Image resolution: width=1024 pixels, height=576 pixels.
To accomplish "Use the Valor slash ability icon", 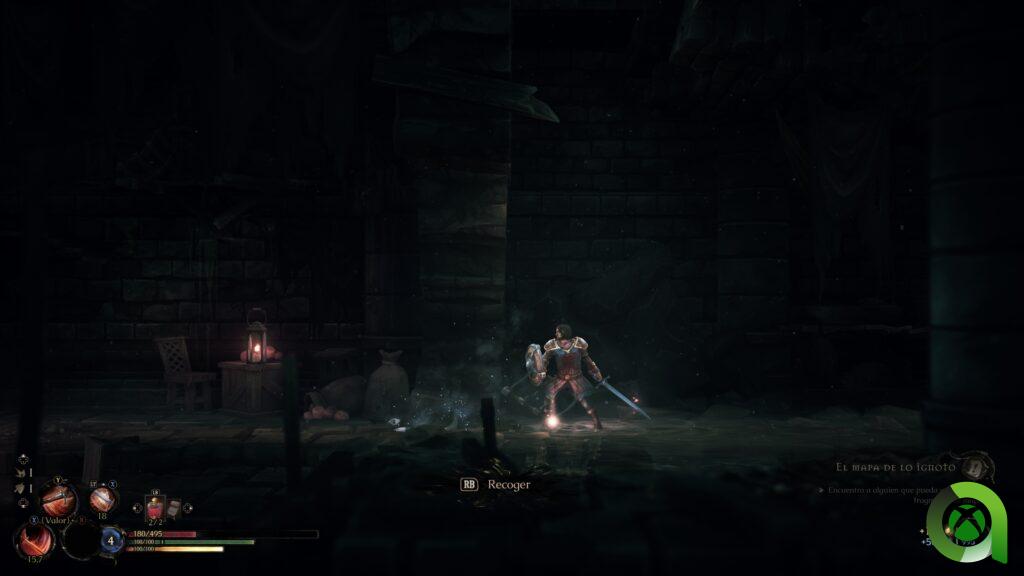I will tap(35, 540).
